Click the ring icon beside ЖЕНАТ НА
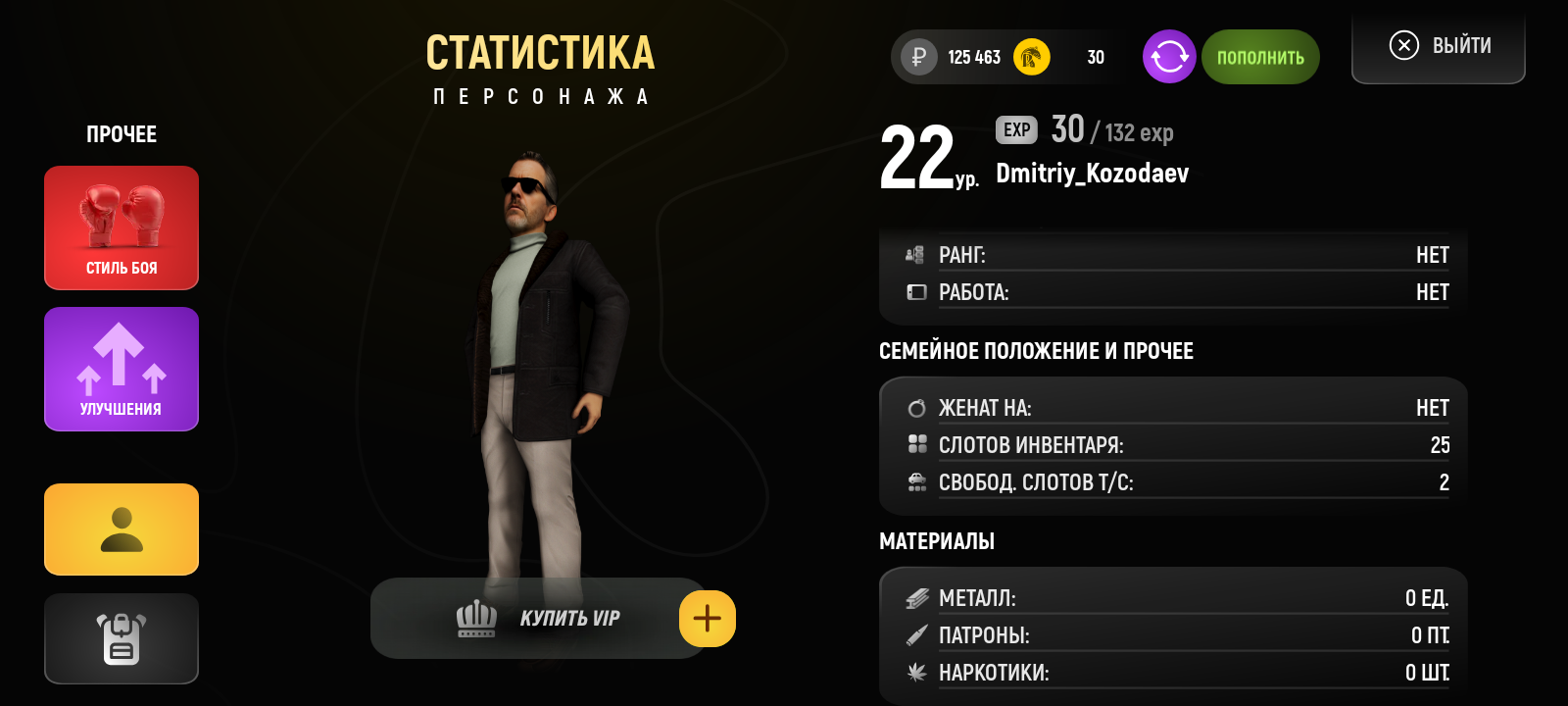The height and width of the screenshot is (706, 1568). pos(915,406)
